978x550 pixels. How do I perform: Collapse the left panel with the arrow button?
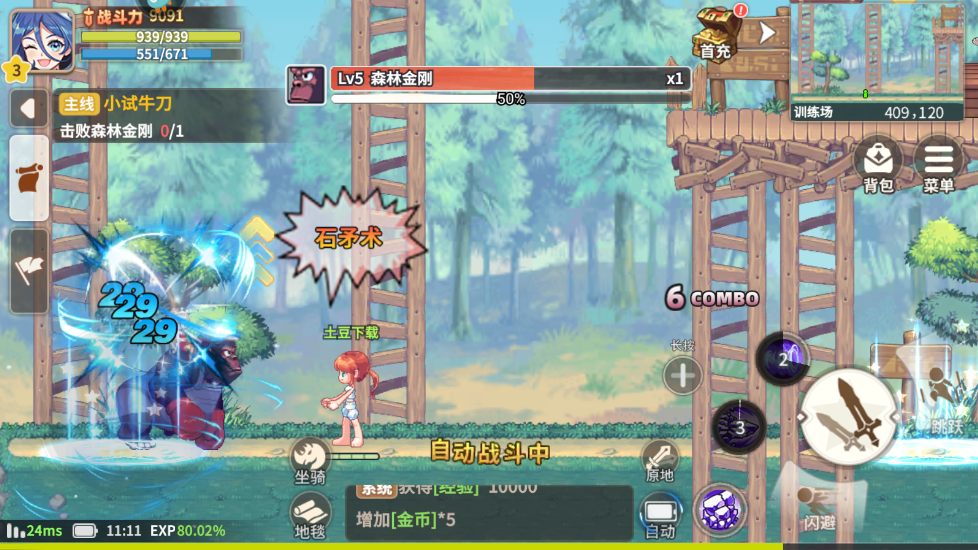coord(28,108)
